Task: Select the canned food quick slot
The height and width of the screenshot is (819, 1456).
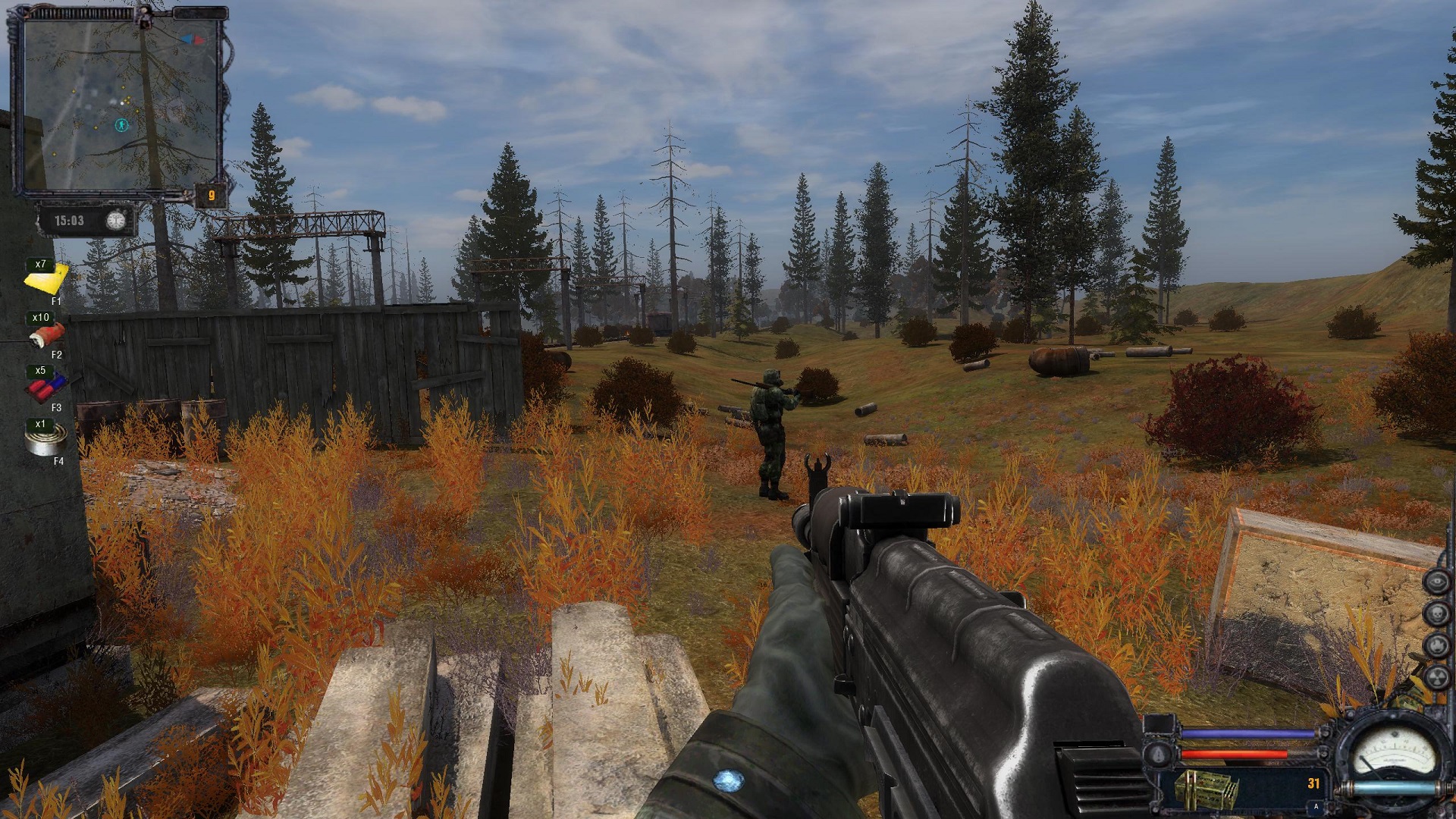Action: pyautogui.click(x=45, y=440)
